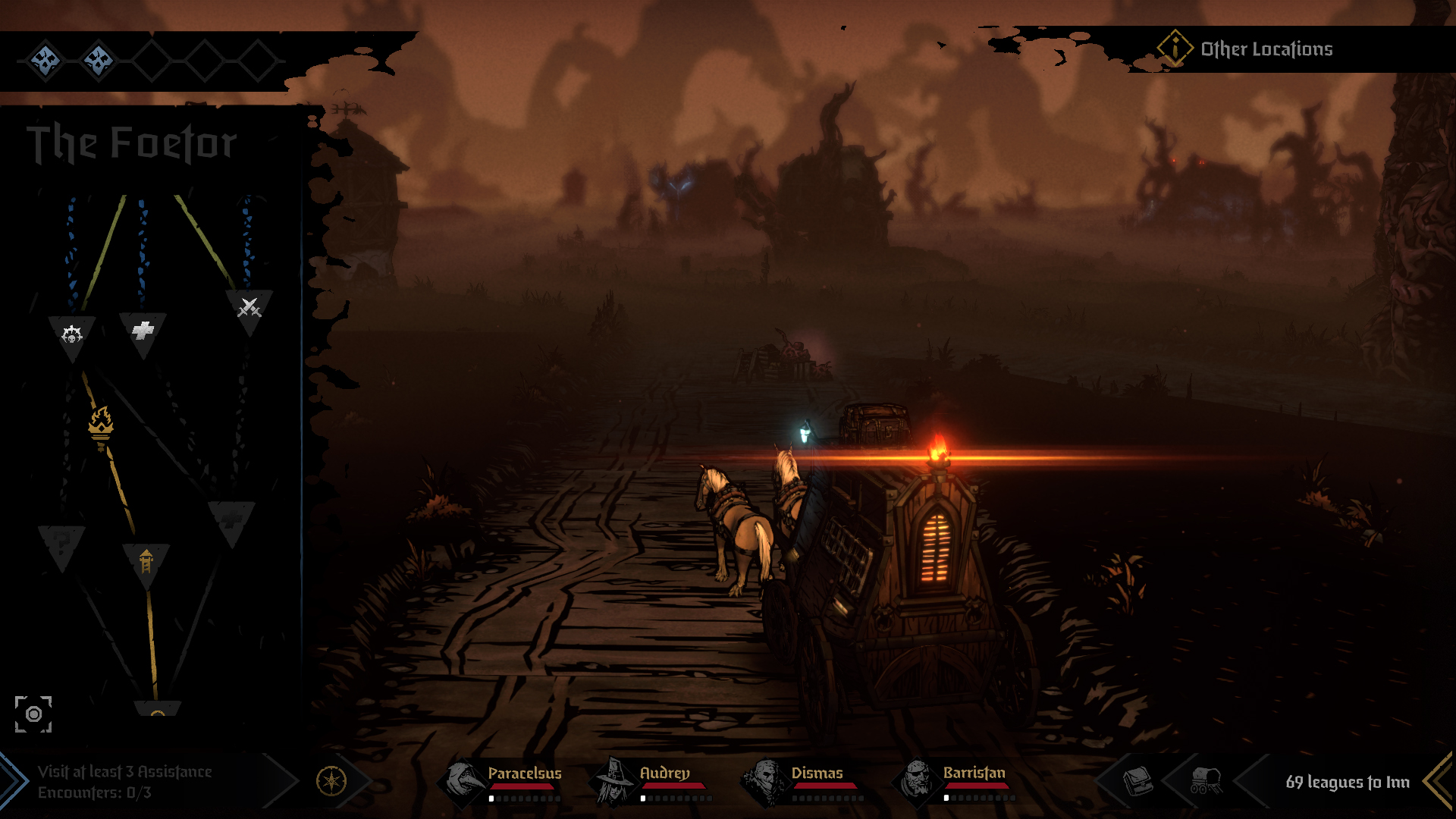This screenshot has width=1456, height=819.
Task: Recenter the map with the focus button
Action: coord(33,714)
